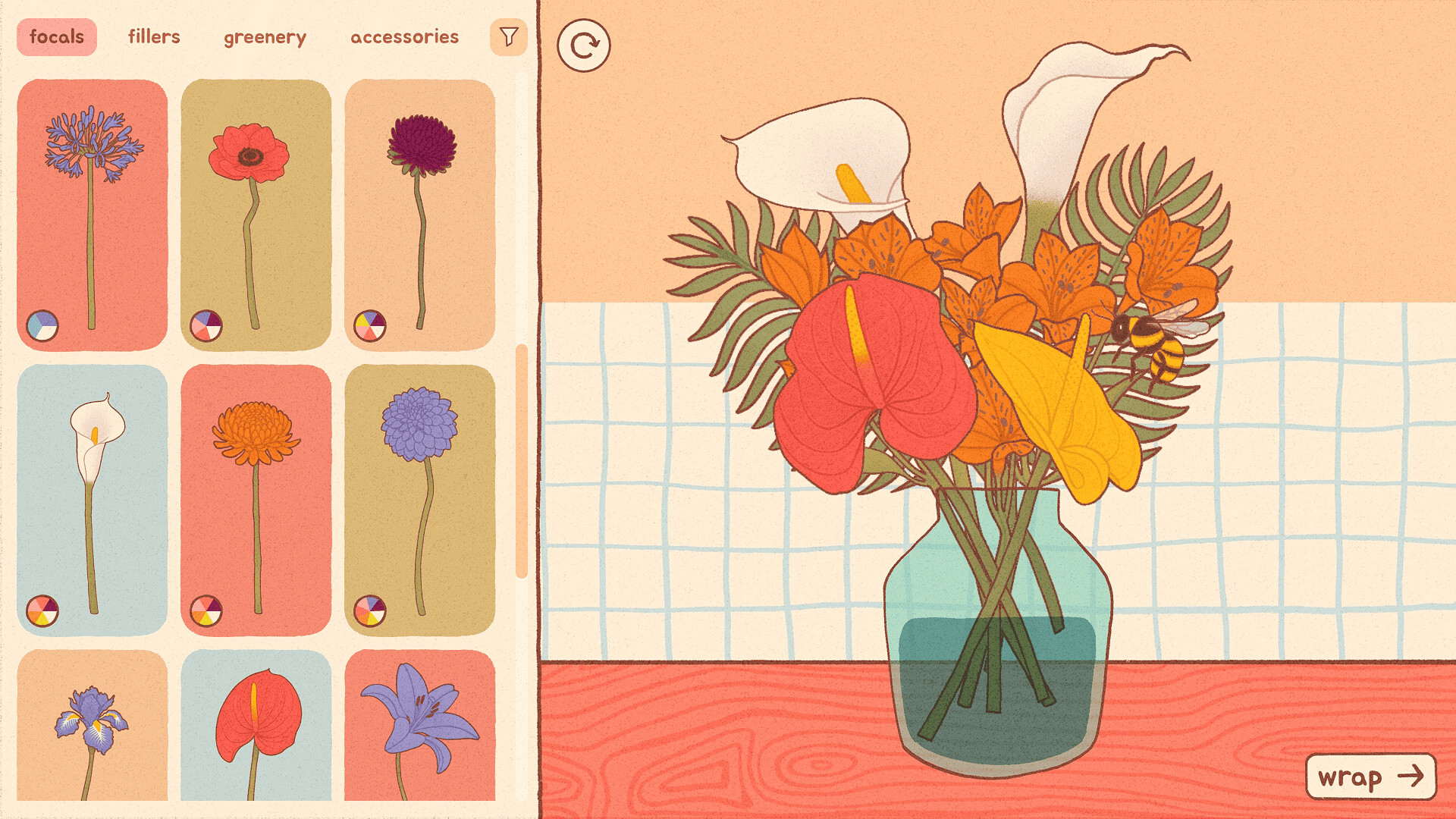Click the white calla lily card
Screen dimensions: 1456x819
click(91, 493)
